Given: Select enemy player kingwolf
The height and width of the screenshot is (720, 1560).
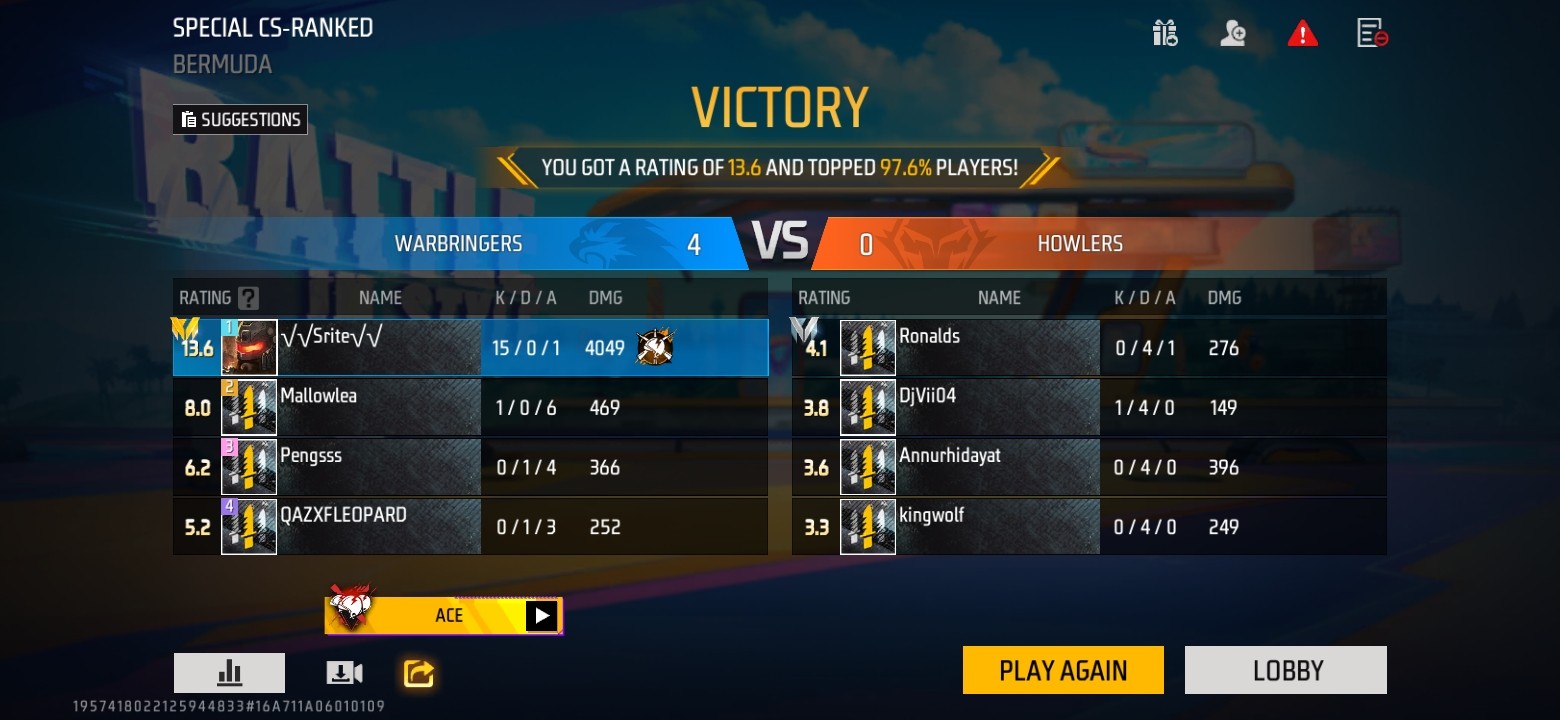Looking at the screenshot, I should 1088,526.
